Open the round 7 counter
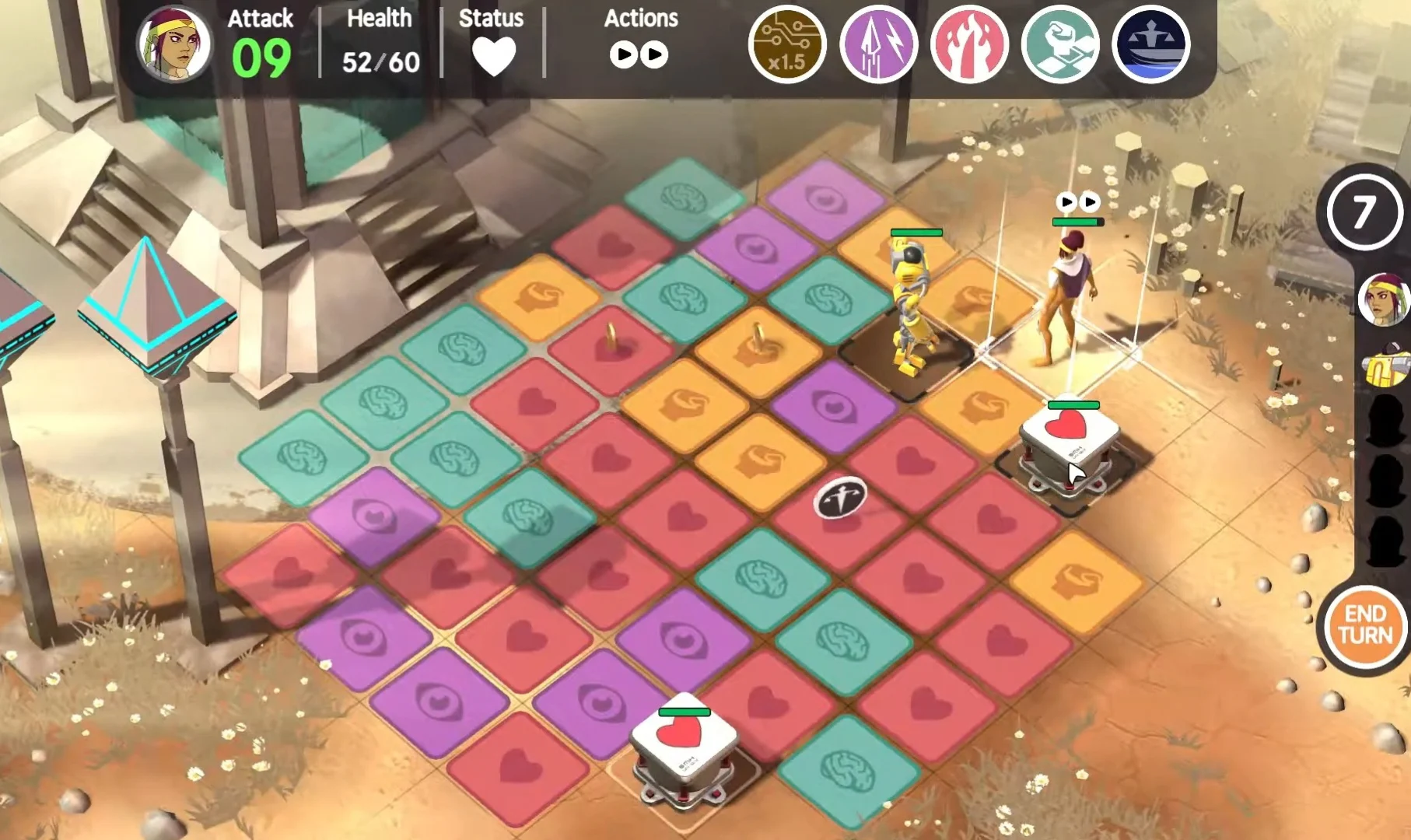 [1363, 212]
